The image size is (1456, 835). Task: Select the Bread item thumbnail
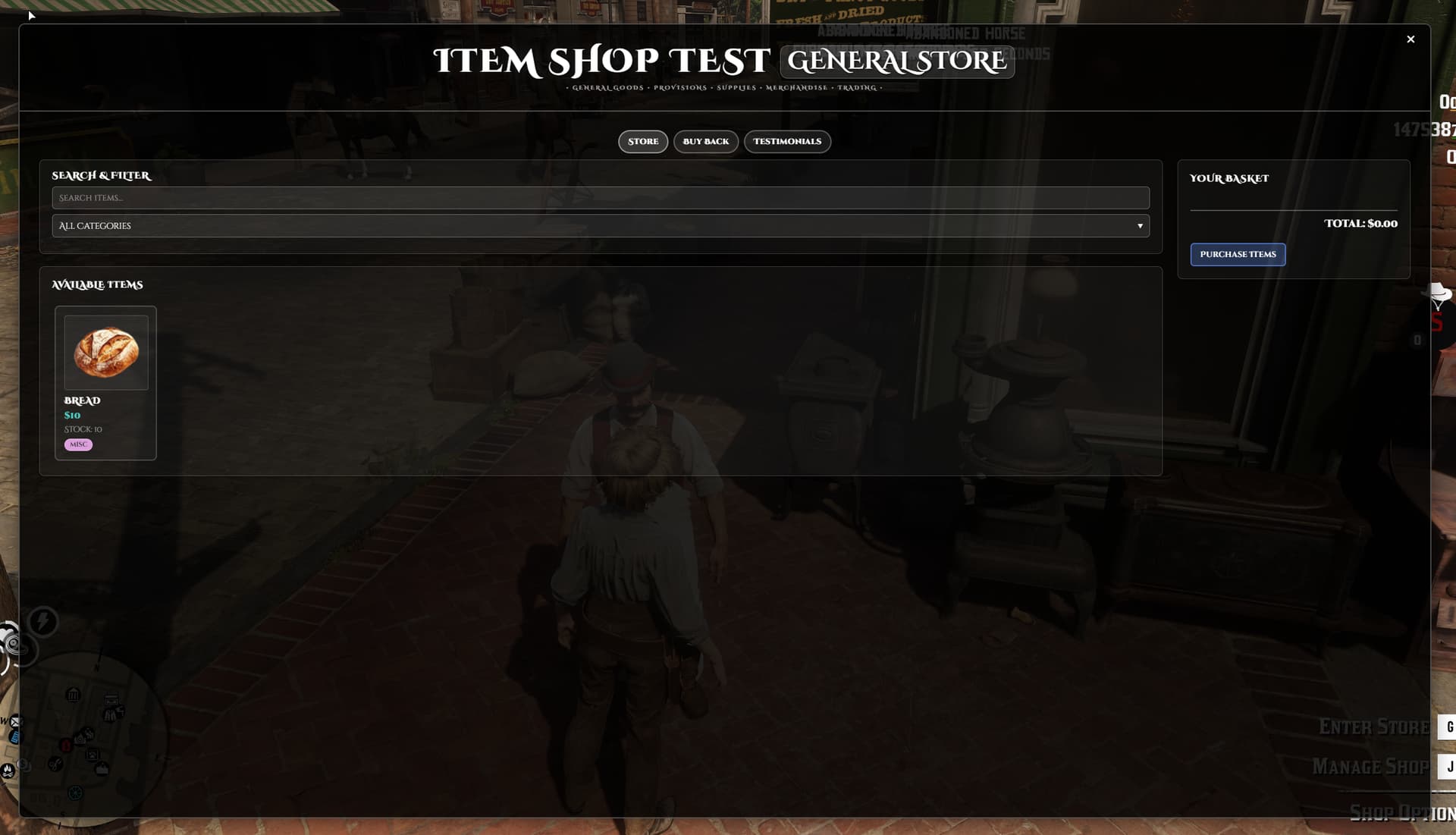105,352
